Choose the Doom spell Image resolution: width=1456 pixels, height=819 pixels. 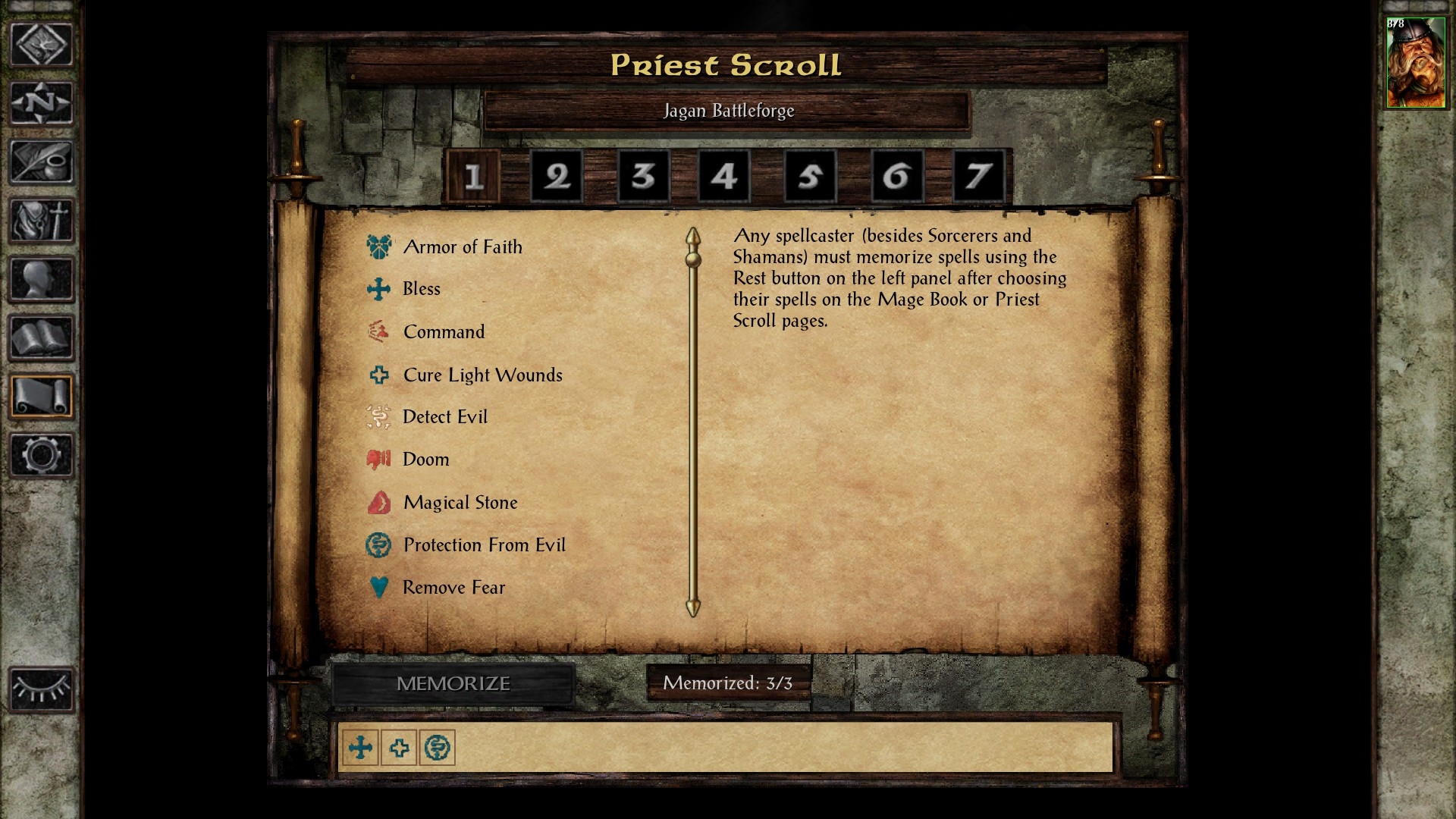[425, 460]
